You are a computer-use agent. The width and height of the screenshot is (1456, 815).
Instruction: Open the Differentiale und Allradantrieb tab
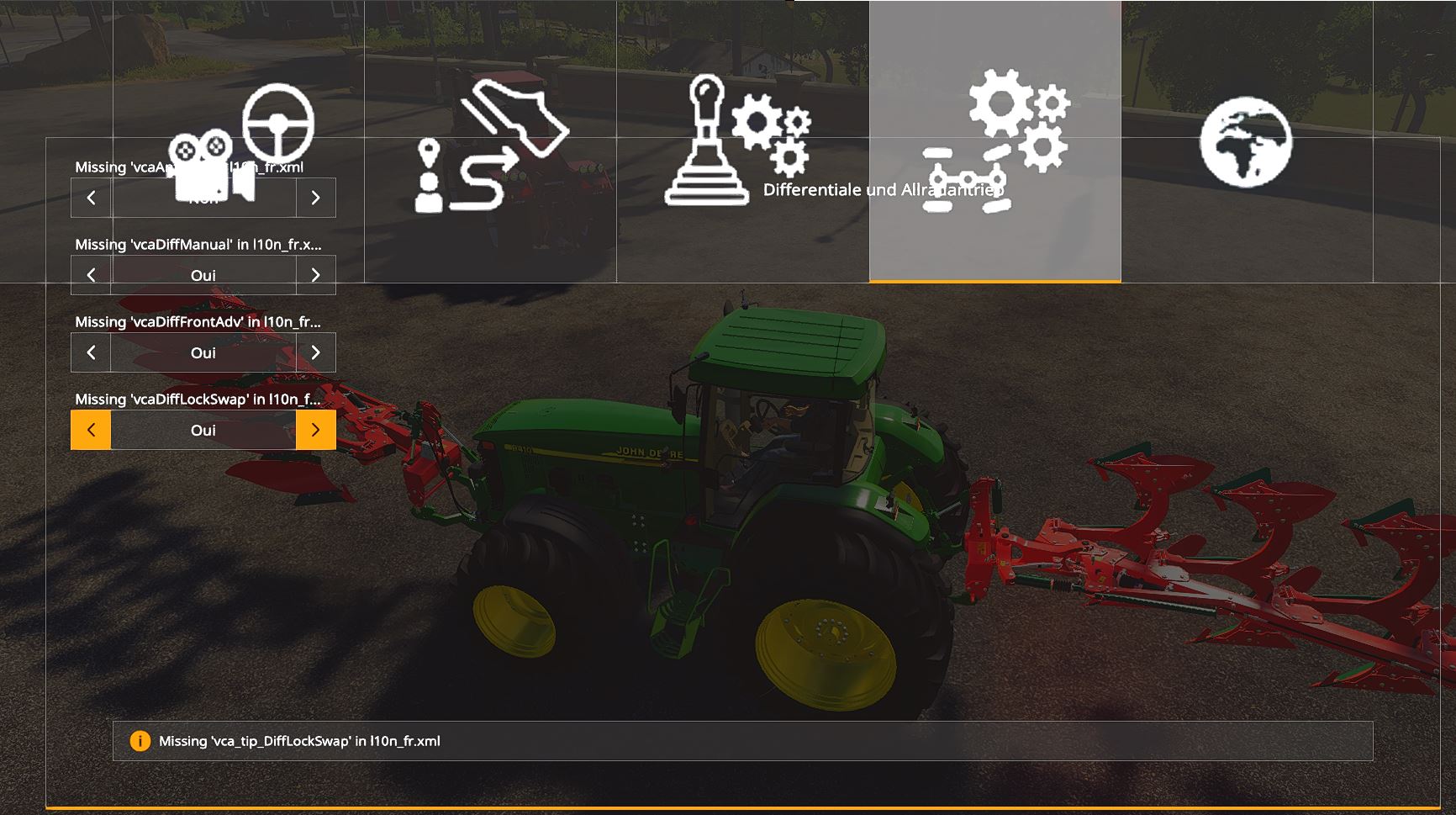pos(996,139)
